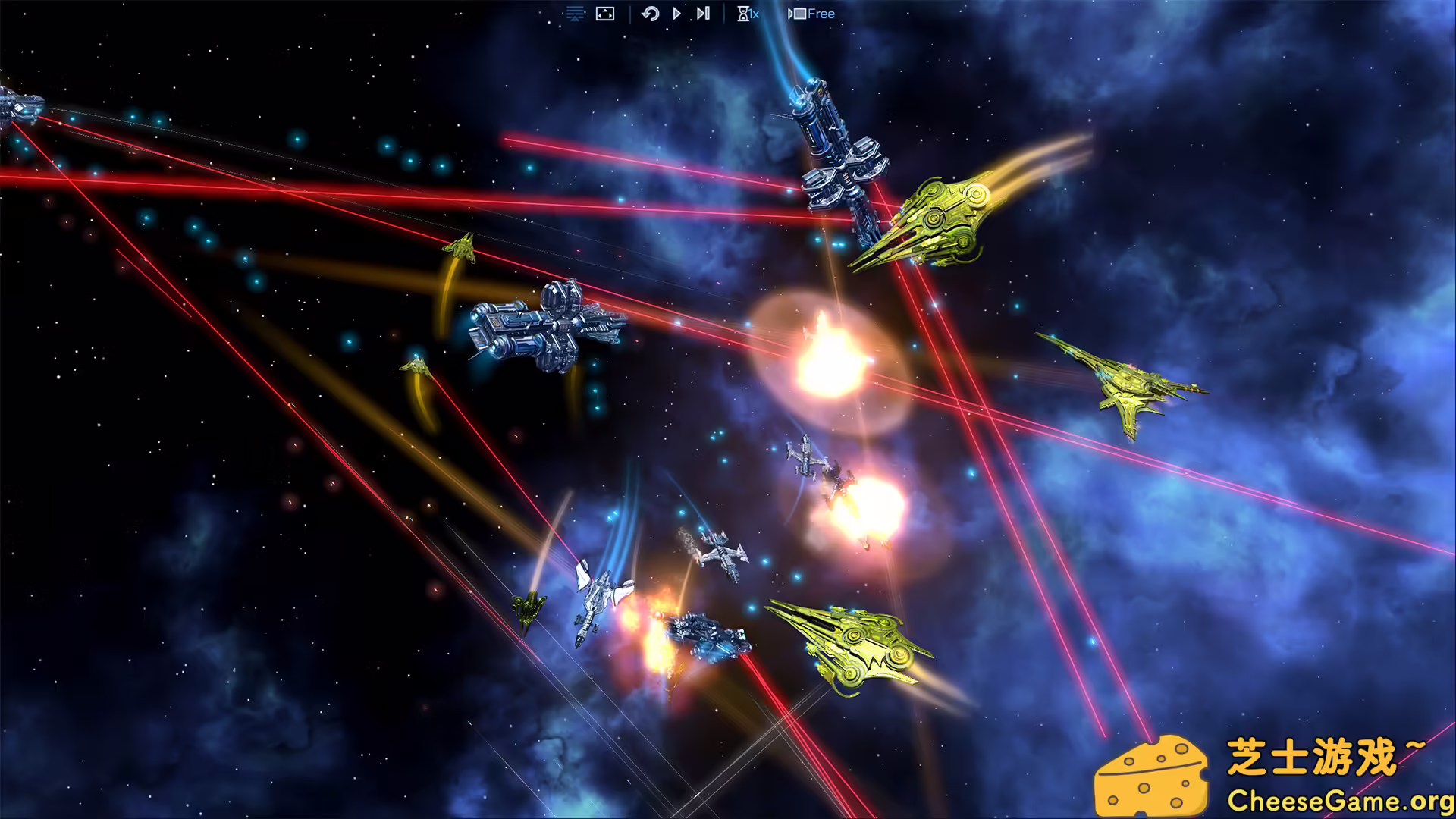Pause the battle playback

(x=675, y=13)
